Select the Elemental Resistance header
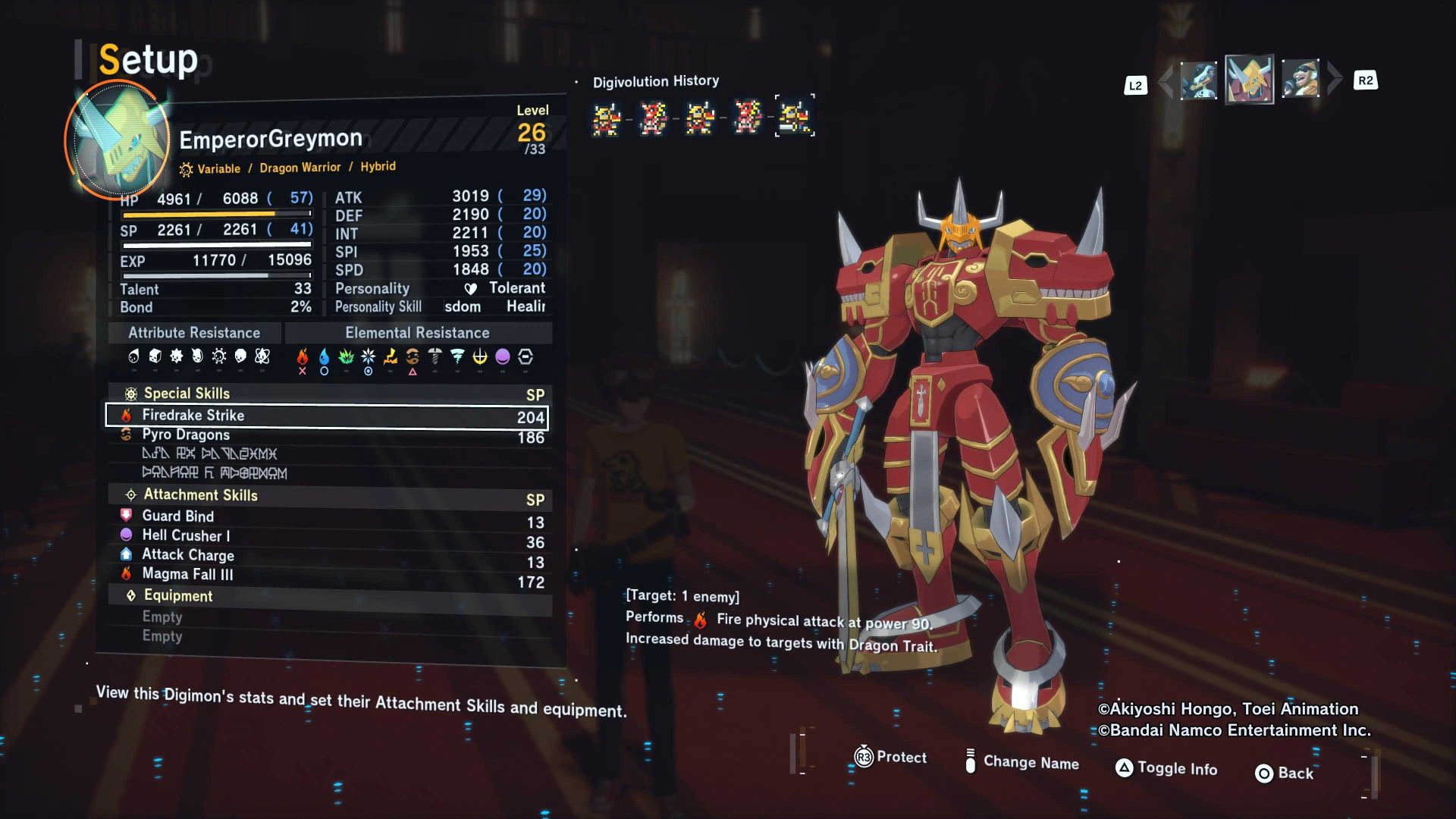Screen dimensions: 1456x819 [417, 333]
